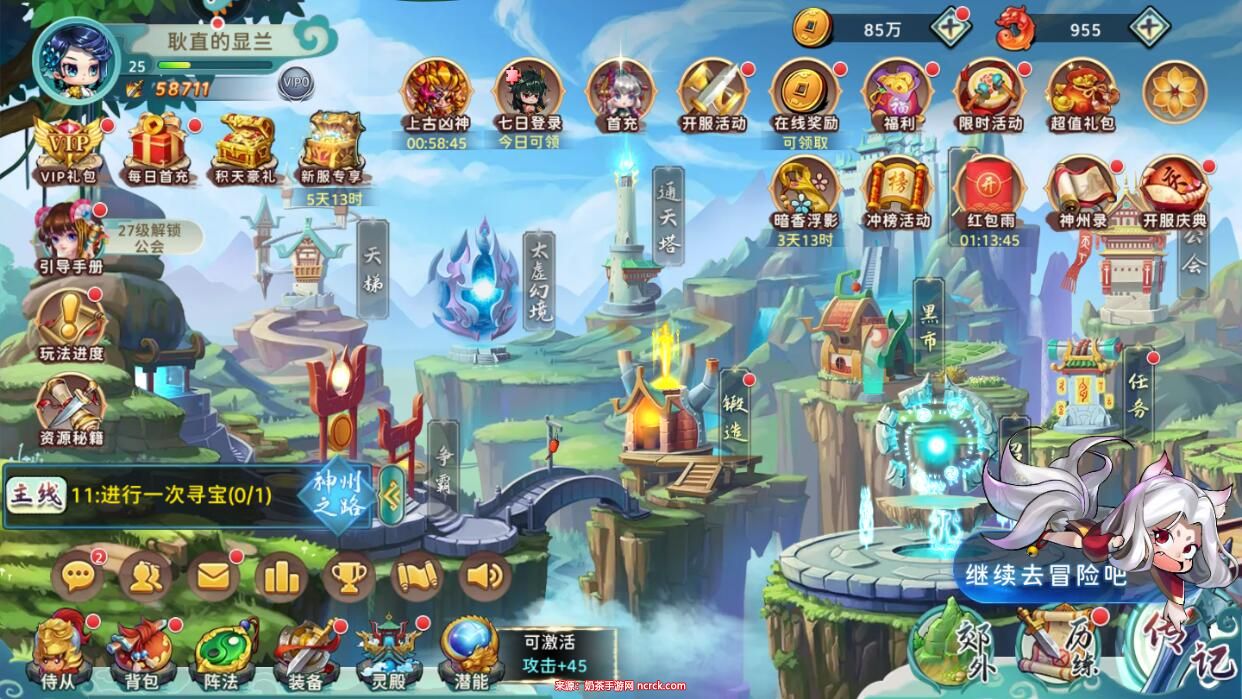The width and height of the screenshot is (1242, 699).
Task: Open the 福利 welfare bag
Action: click(x=897, y=93)
